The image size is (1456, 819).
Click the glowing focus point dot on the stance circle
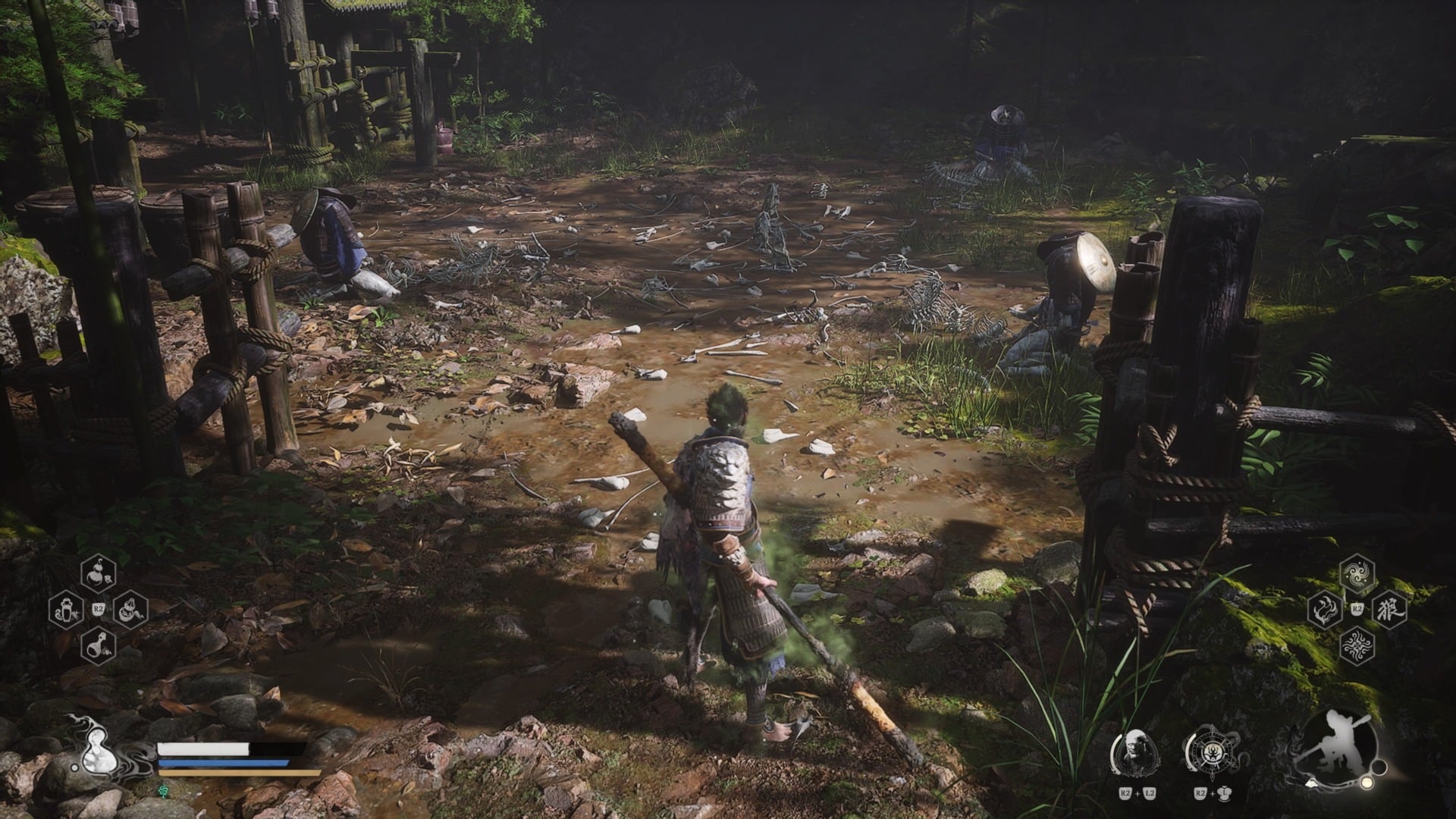pos(1367,783)
